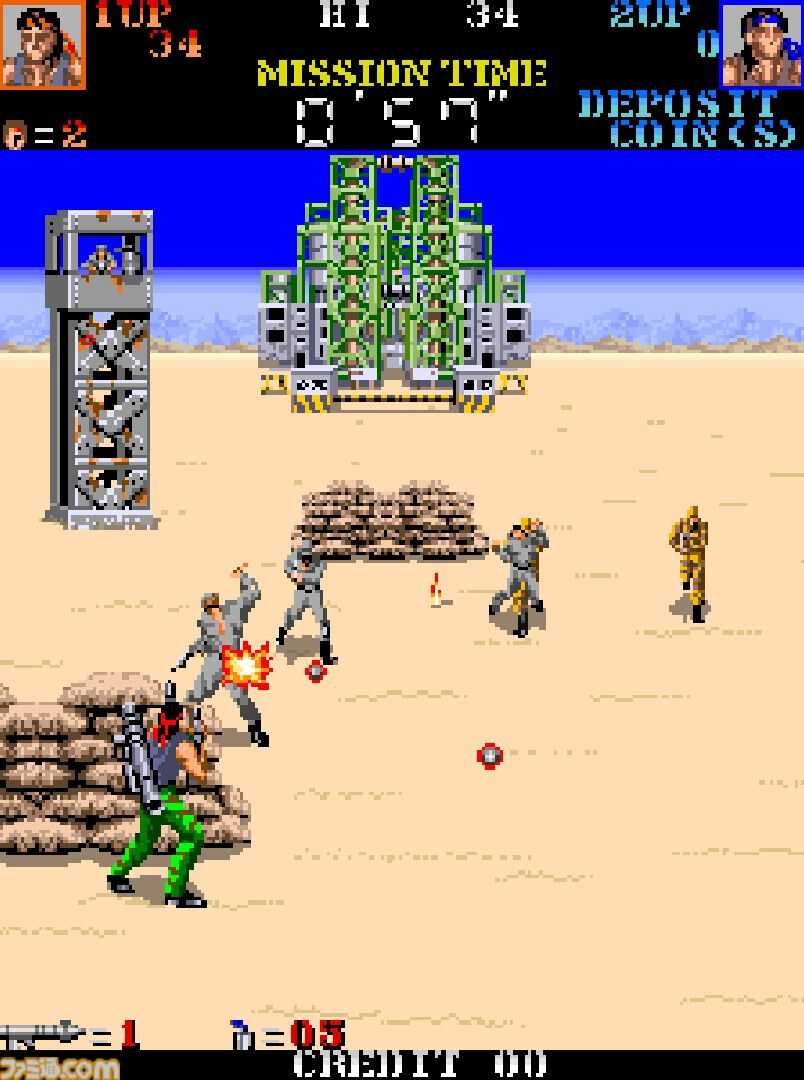Click the player one character portrait
Viewport: 804px width, 1080px height.
(42, 45)
